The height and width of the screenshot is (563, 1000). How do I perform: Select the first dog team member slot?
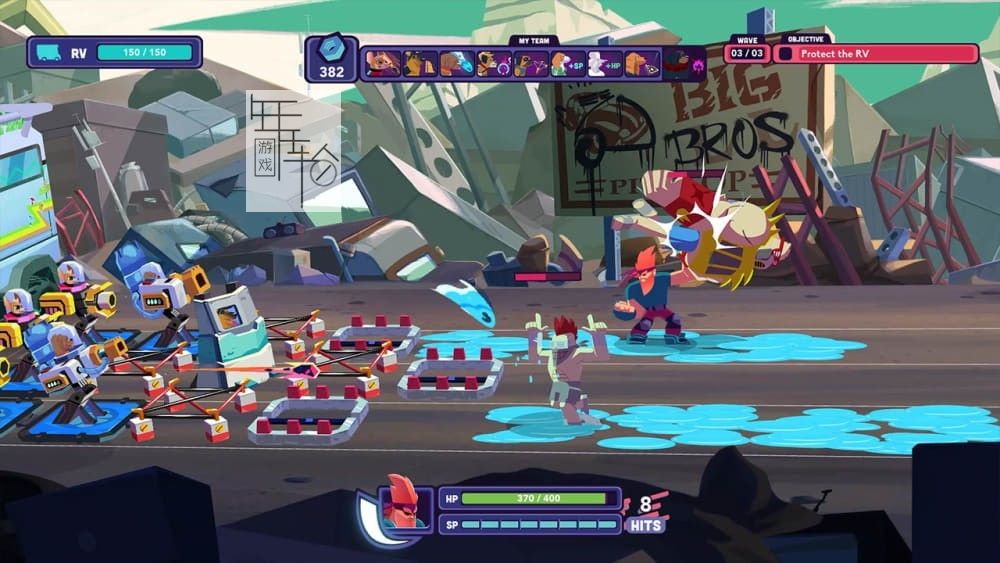pos(381,64)
